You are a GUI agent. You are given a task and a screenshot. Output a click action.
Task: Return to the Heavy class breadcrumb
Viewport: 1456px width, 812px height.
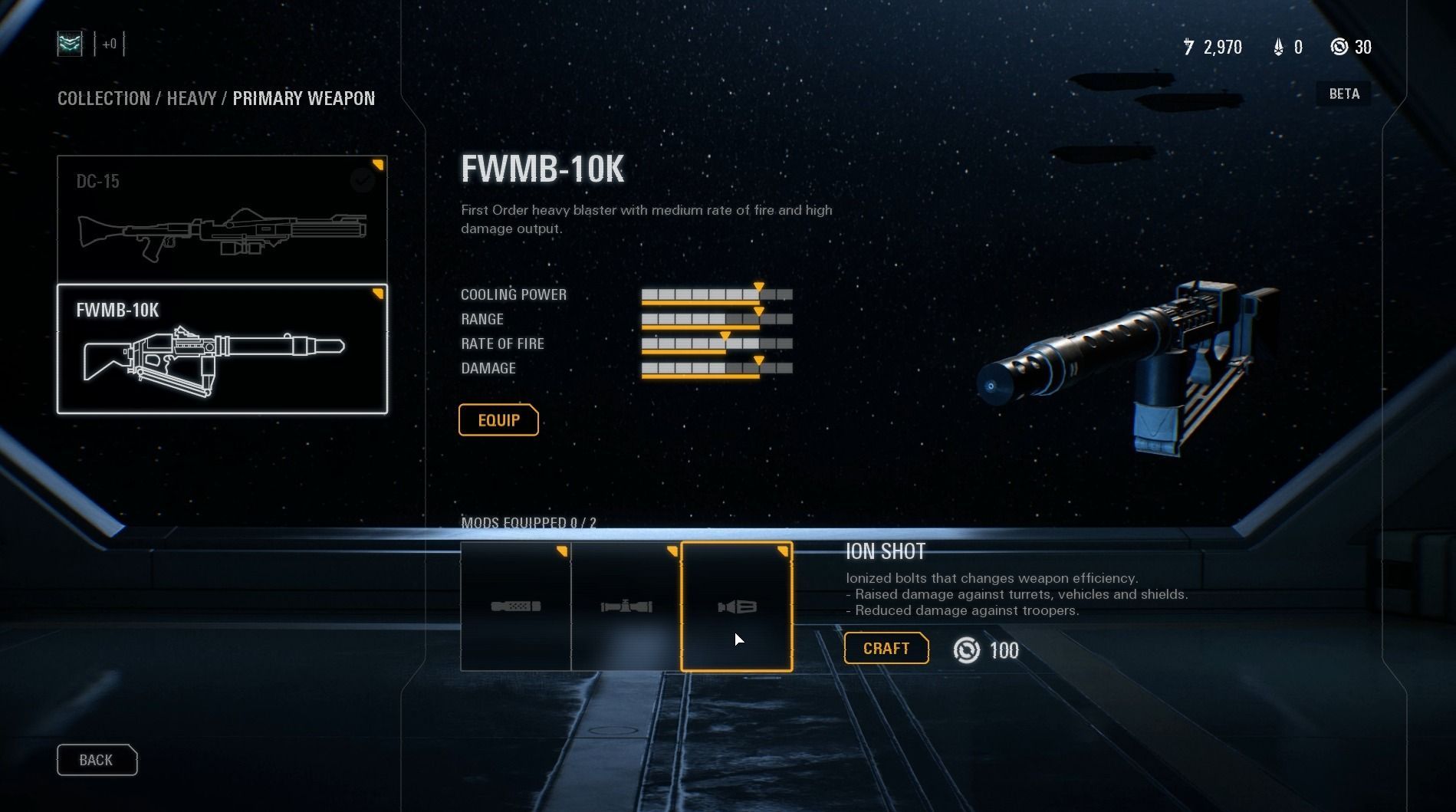pyautogui.click(x=191, y=98)
